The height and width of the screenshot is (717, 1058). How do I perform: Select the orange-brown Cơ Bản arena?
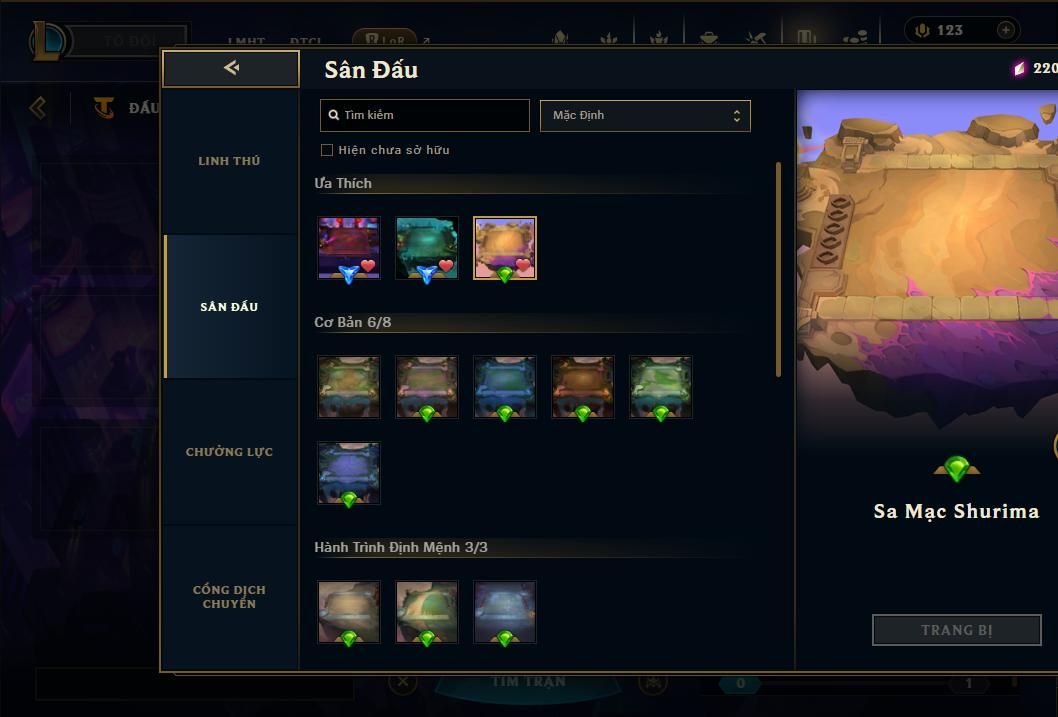pos(583,386)
